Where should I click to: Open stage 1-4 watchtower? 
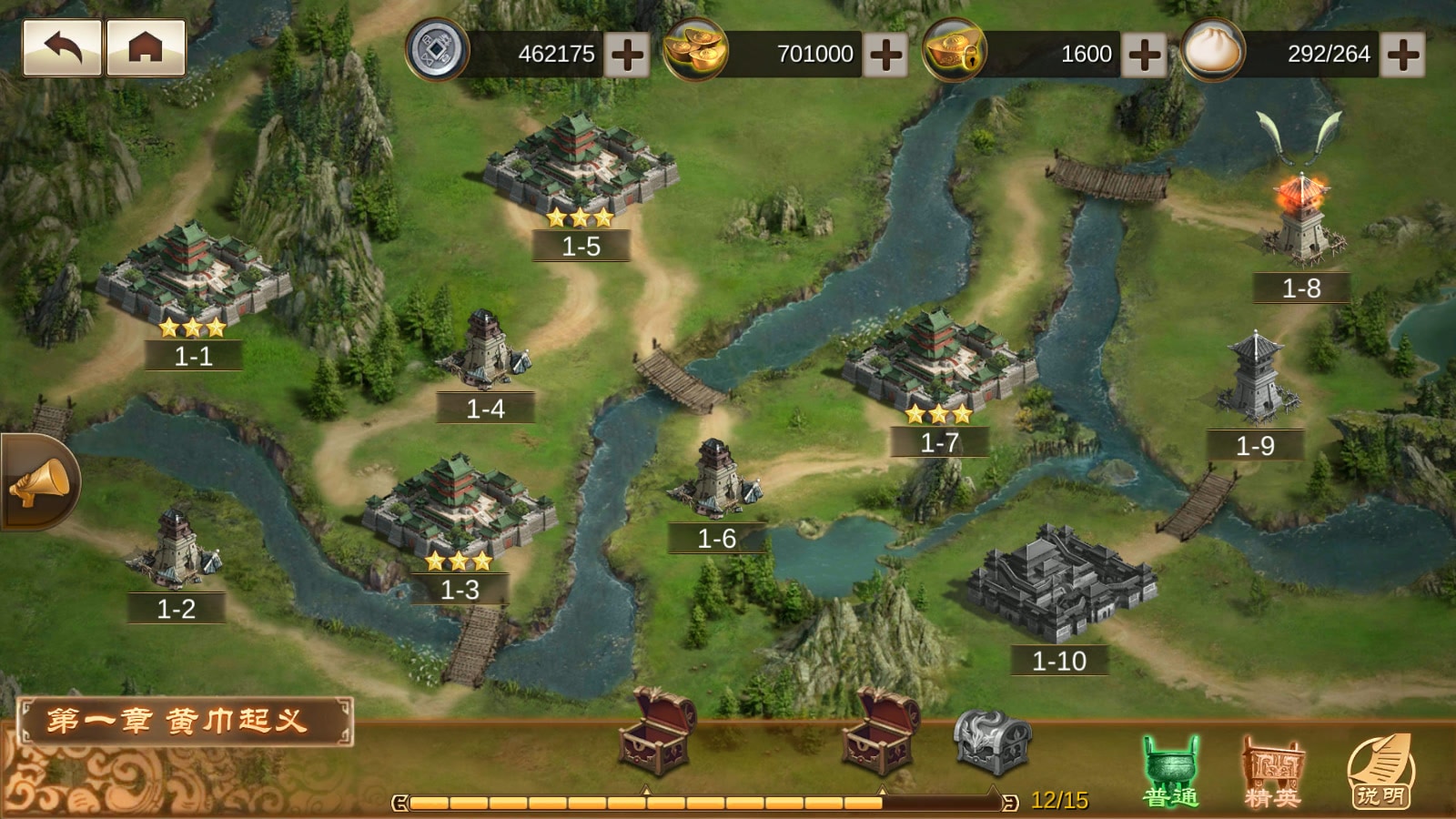click(484, 350)
